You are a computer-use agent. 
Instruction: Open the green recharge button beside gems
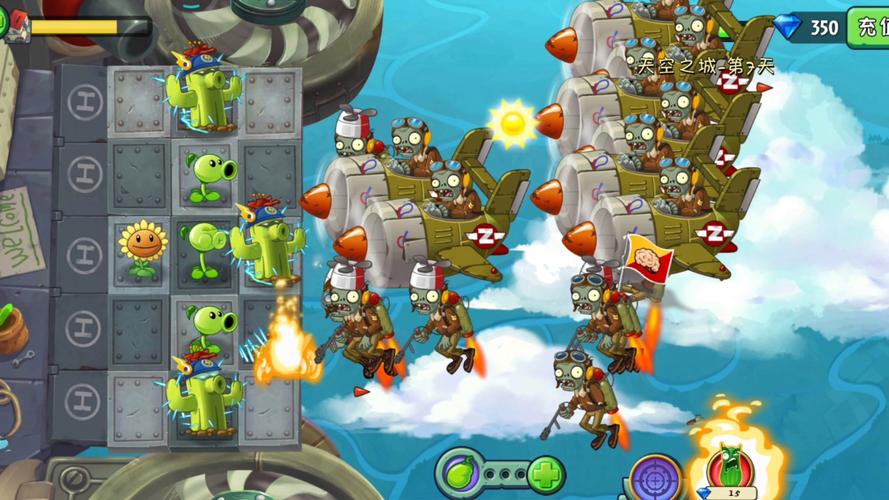(x=868, y=27)
